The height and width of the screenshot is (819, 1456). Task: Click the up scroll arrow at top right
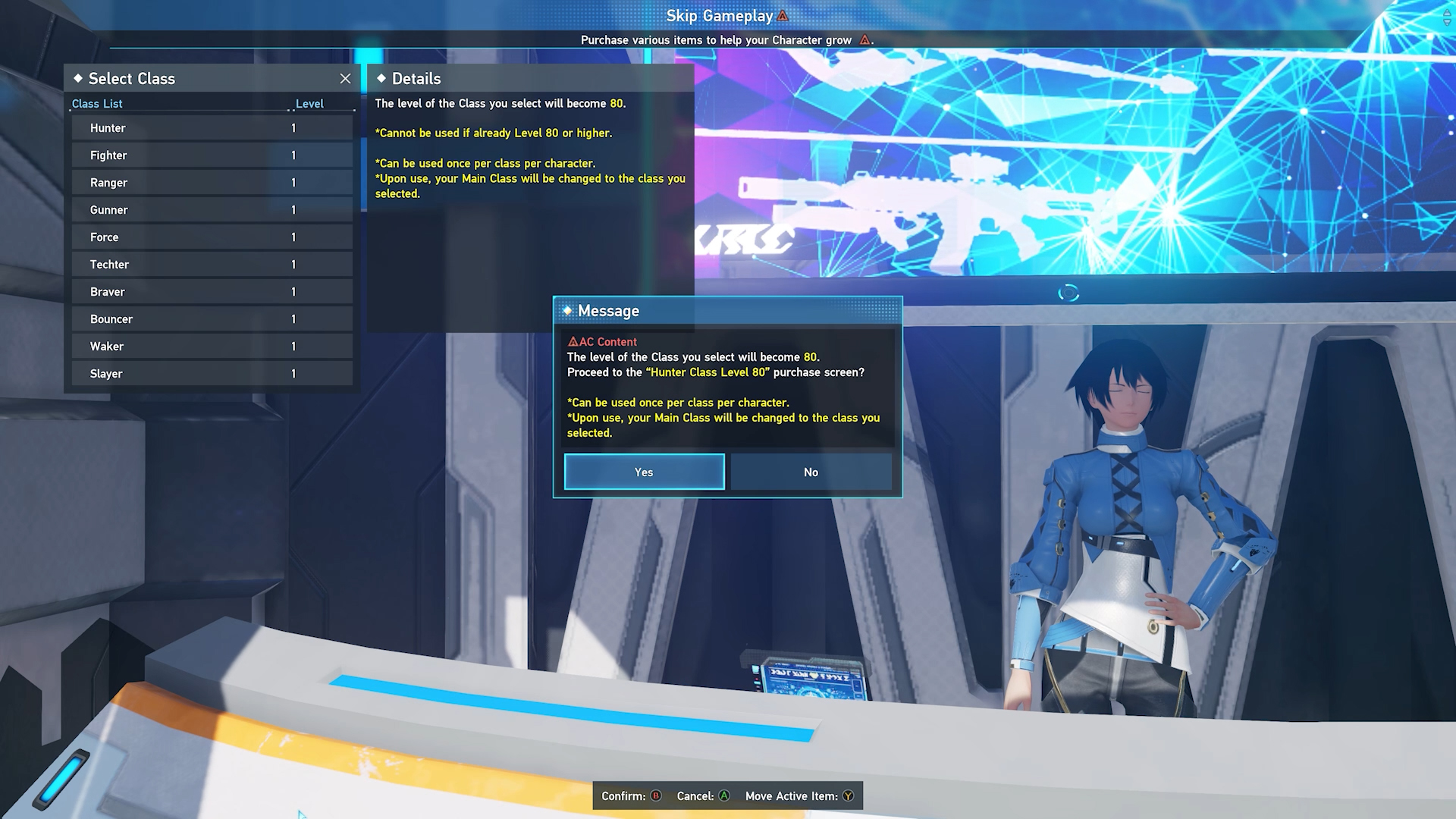[x=1447, y=13]
